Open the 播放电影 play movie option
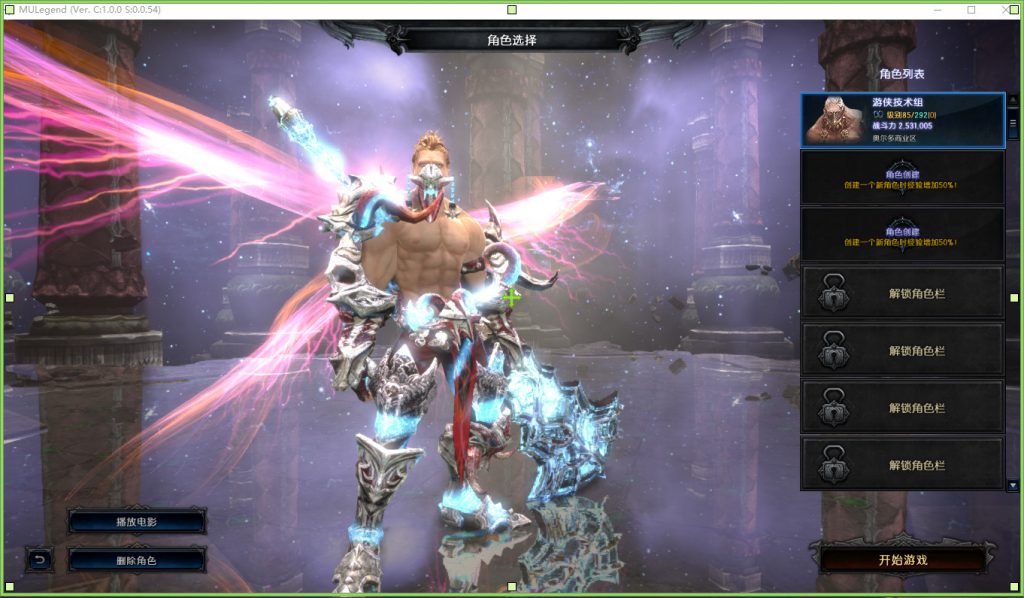 pyautogui.click(x=137, y=522)
